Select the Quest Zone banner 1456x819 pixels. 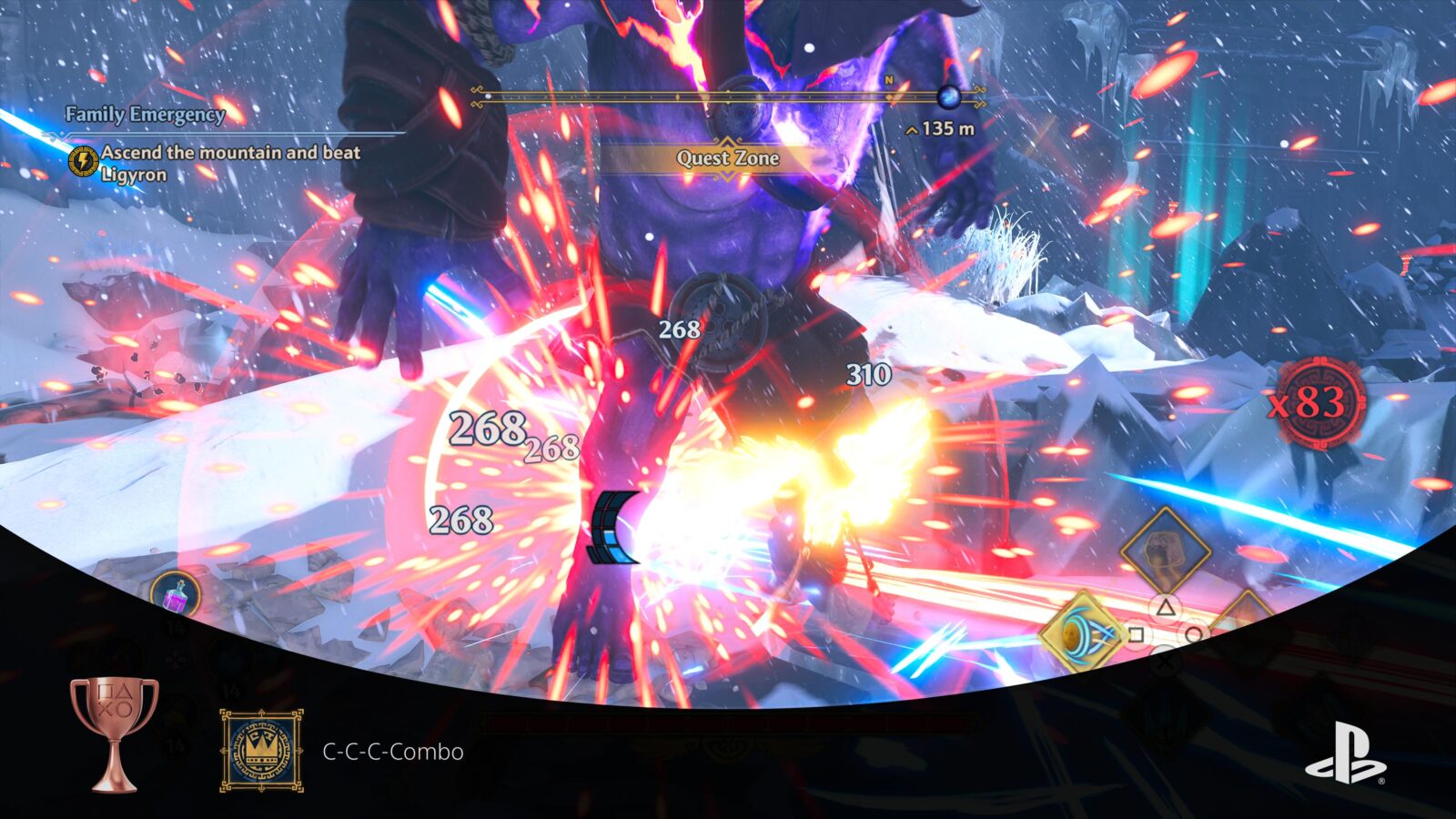point(727,158)
